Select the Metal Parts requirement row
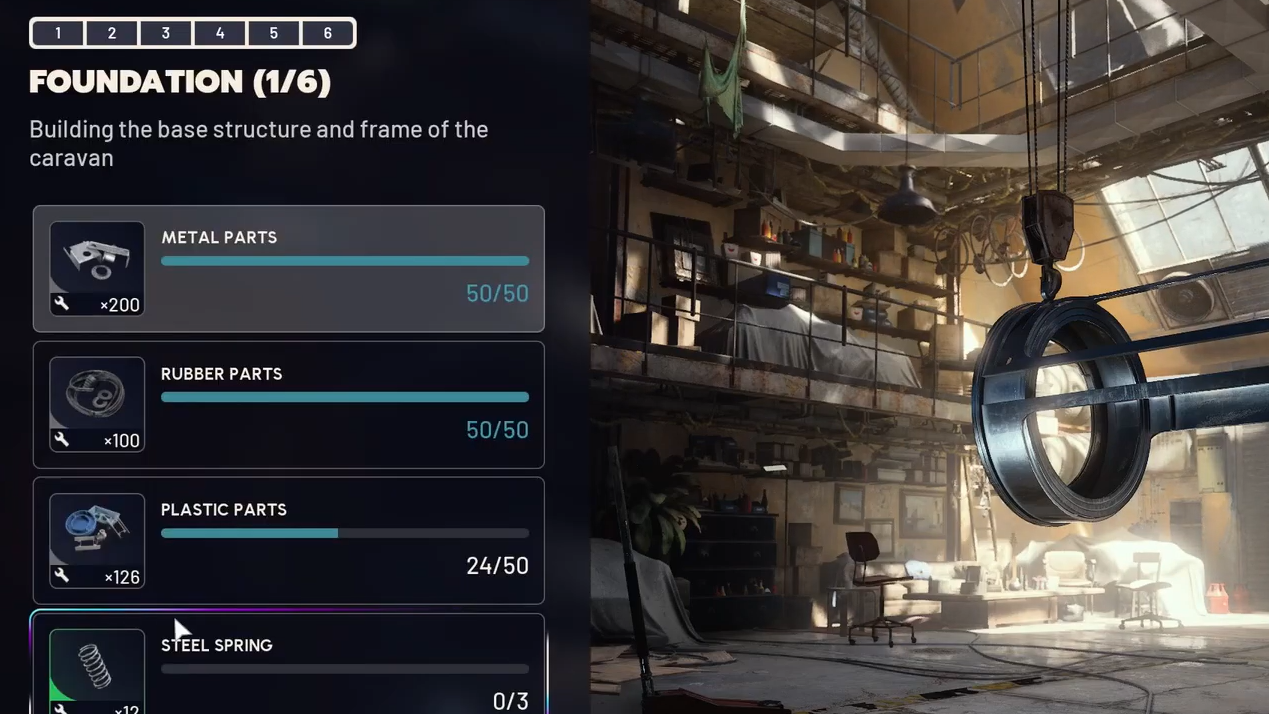This screenshot has height=714, width=1269. 345,268
